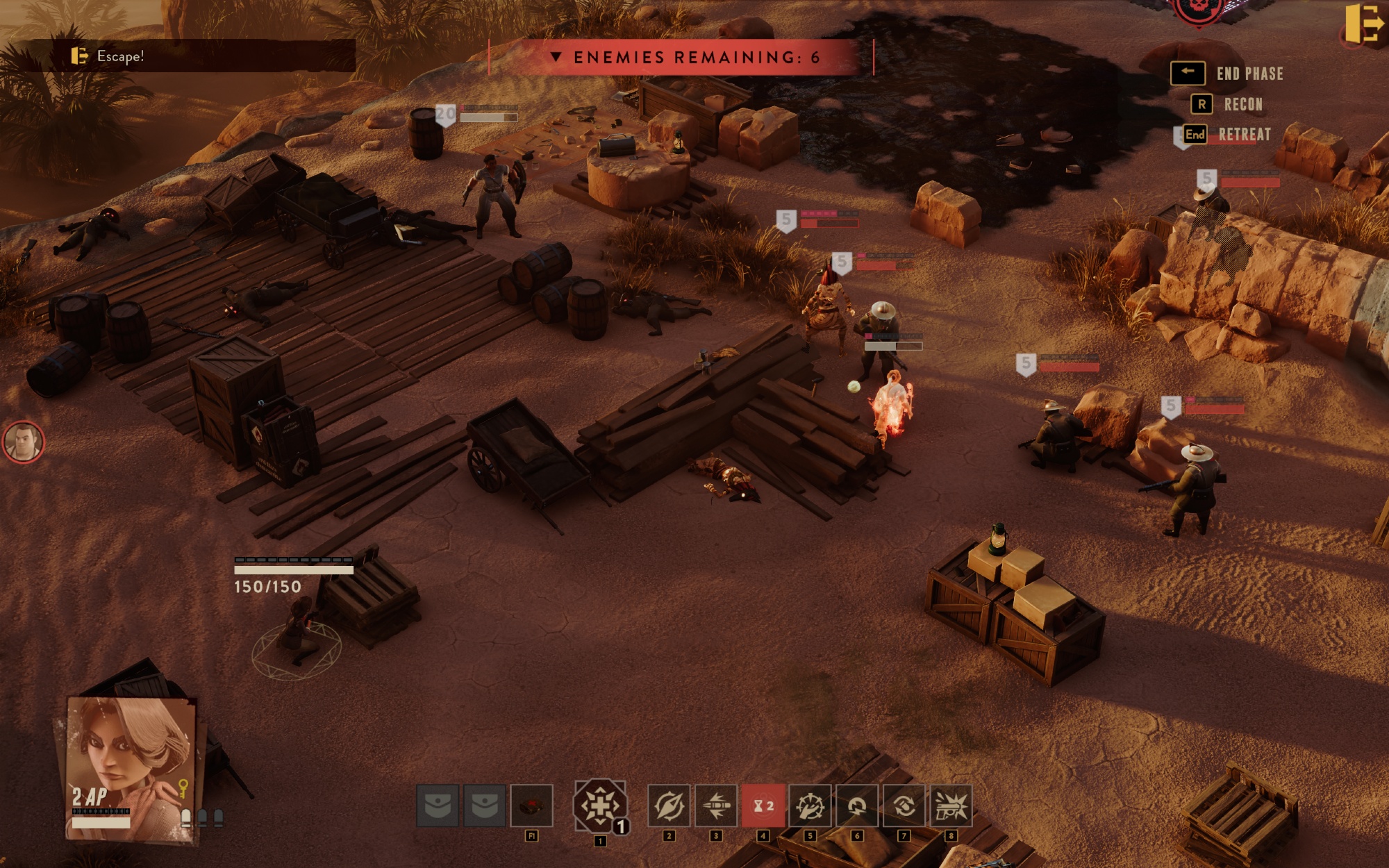The height and width of the screenshot is (868, 1389).
Task: Select the bullet shot ability
Action: point(715,806)
